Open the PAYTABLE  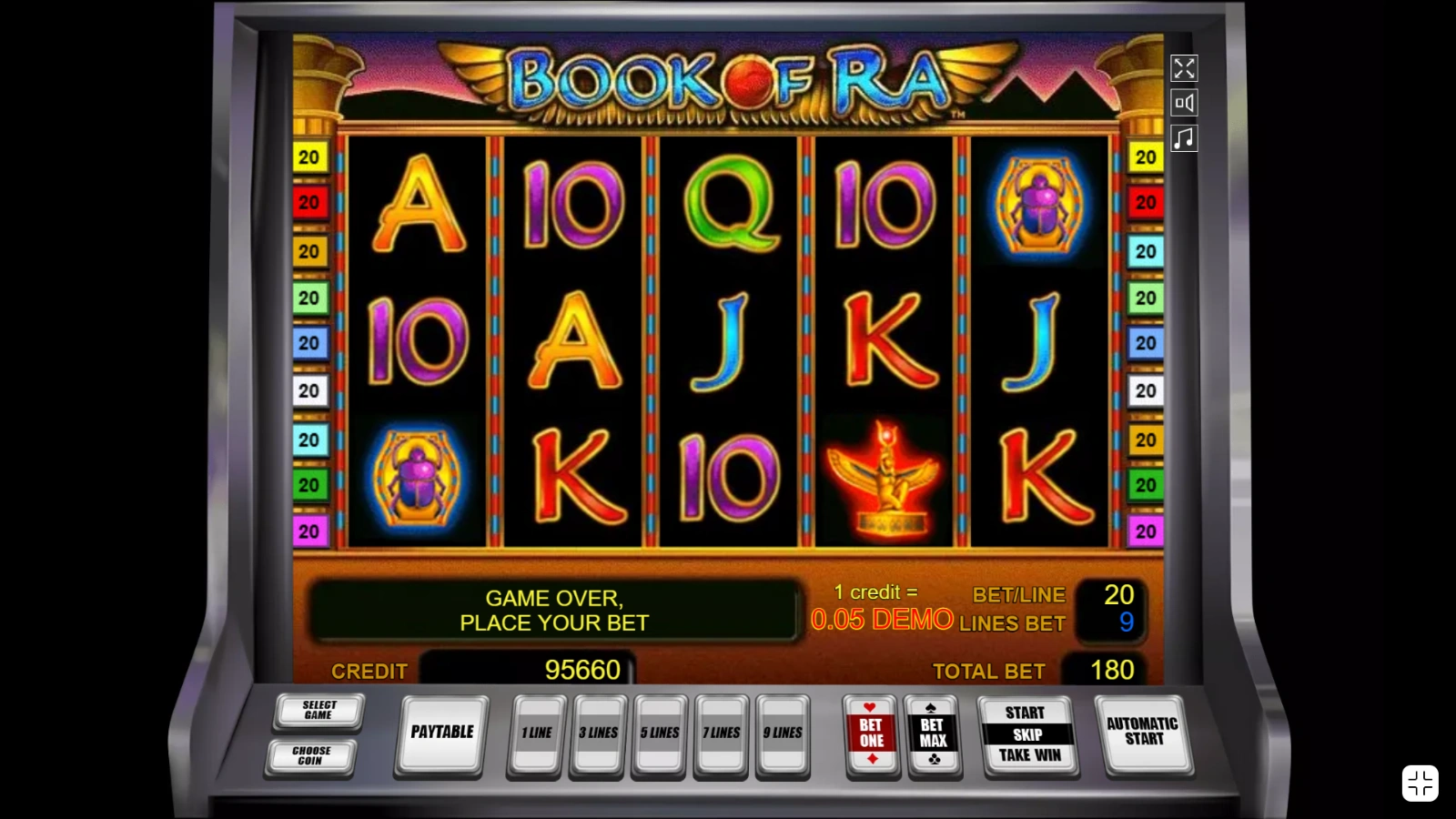[442, 733]
